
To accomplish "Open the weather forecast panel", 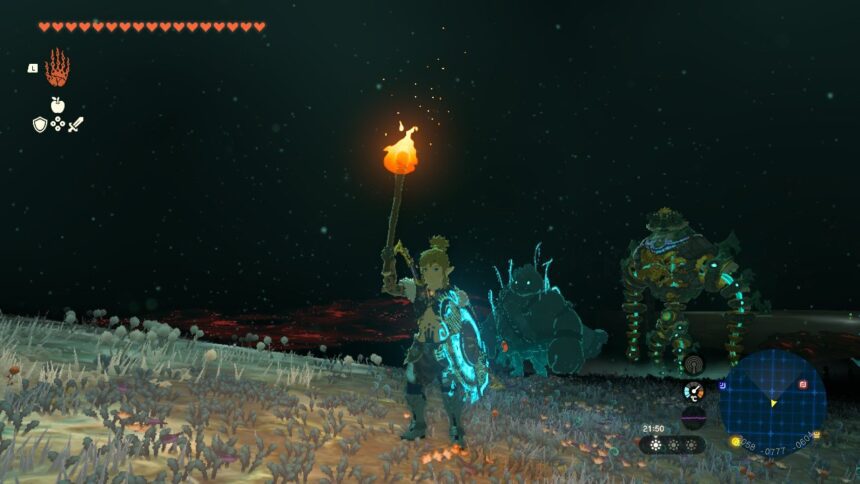I will [672, 445].
